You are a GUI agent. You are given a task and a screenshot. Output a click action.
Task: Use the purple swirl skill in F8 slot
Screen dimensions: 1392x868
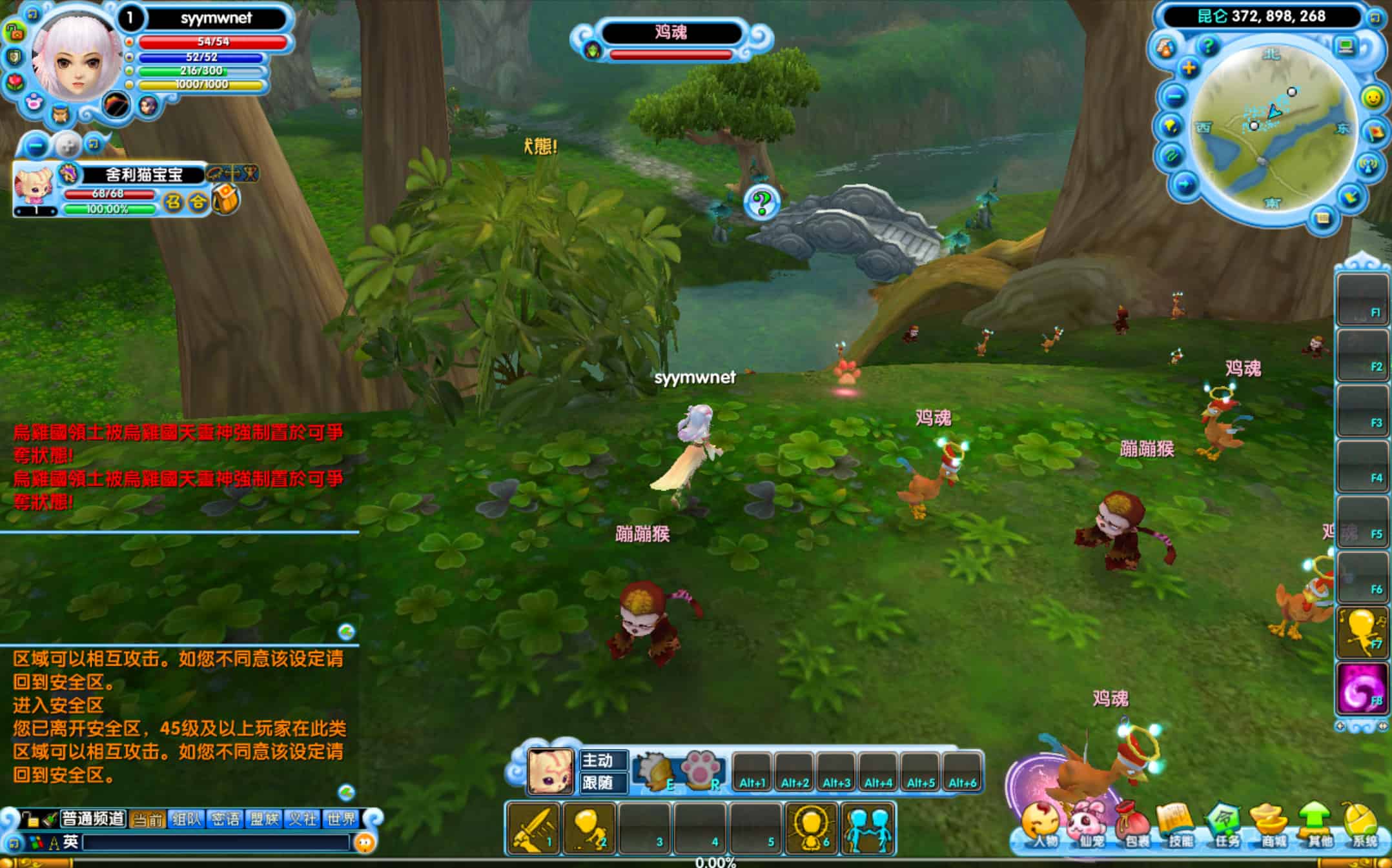coord(1361,688)
